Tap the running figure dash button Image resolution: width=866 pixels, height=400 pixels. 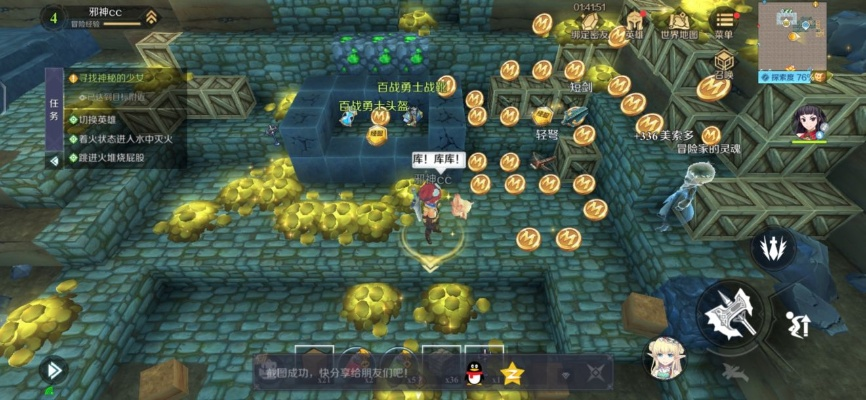(797, 325)
